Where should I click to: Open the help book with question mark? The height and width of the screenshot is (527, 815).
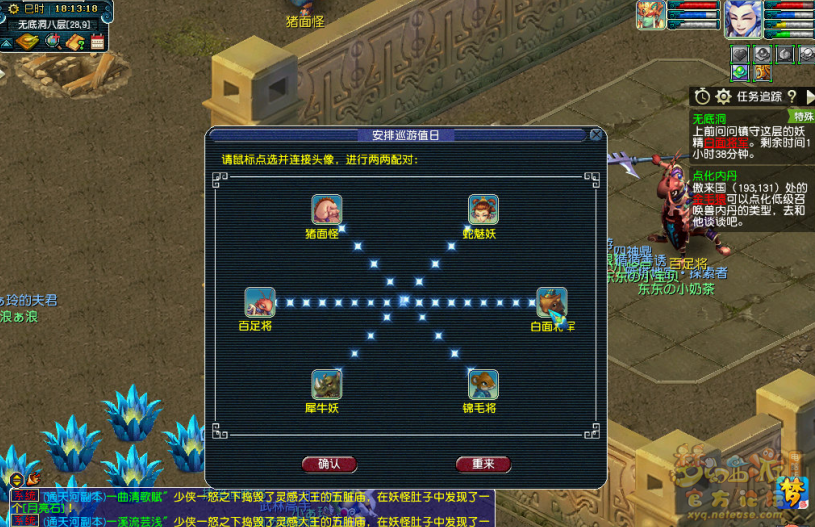click(75, 42)
